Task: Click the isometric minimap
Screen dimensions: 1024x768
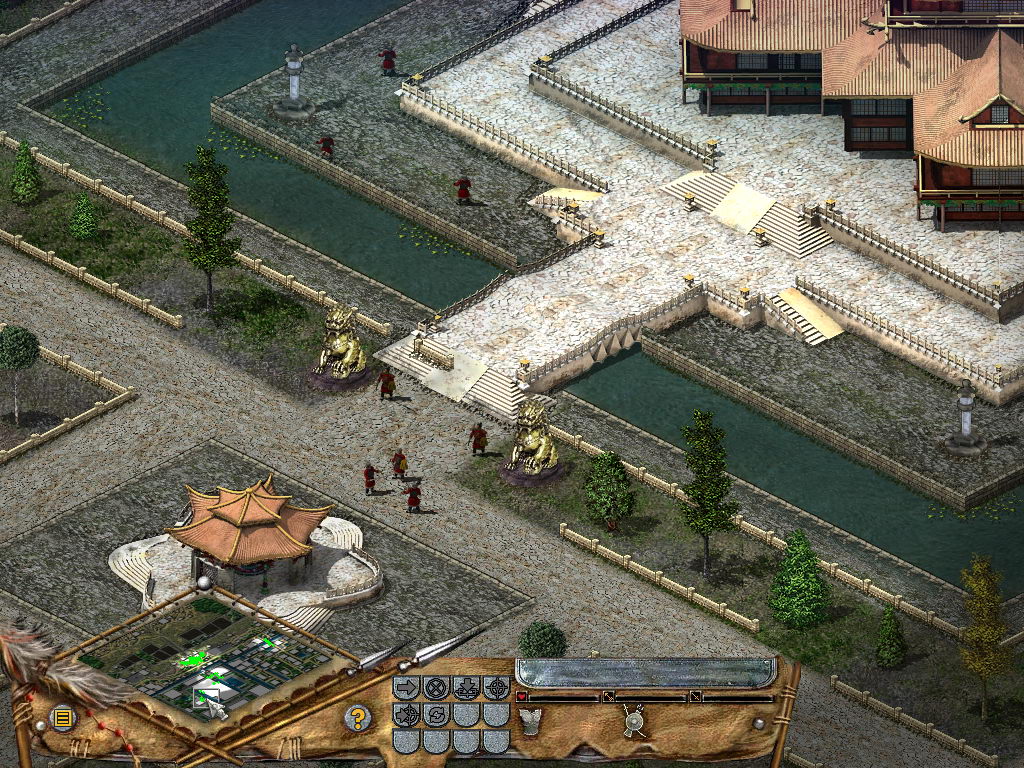Action: (210, 652)
